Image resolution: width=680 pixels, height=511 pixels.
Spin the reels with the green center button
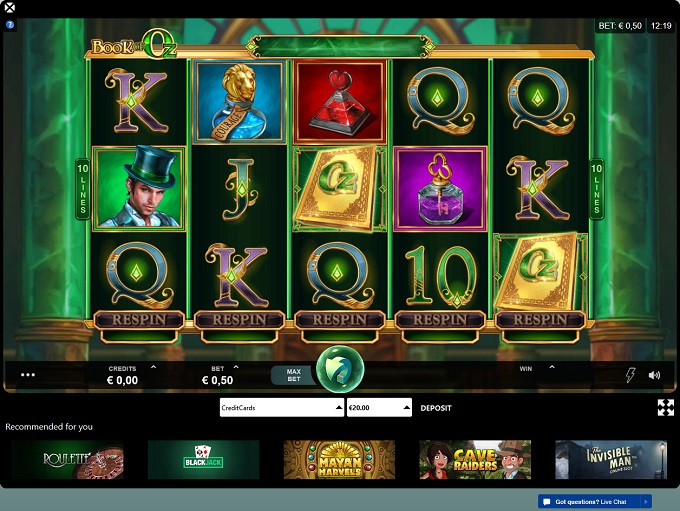(340, 370)
